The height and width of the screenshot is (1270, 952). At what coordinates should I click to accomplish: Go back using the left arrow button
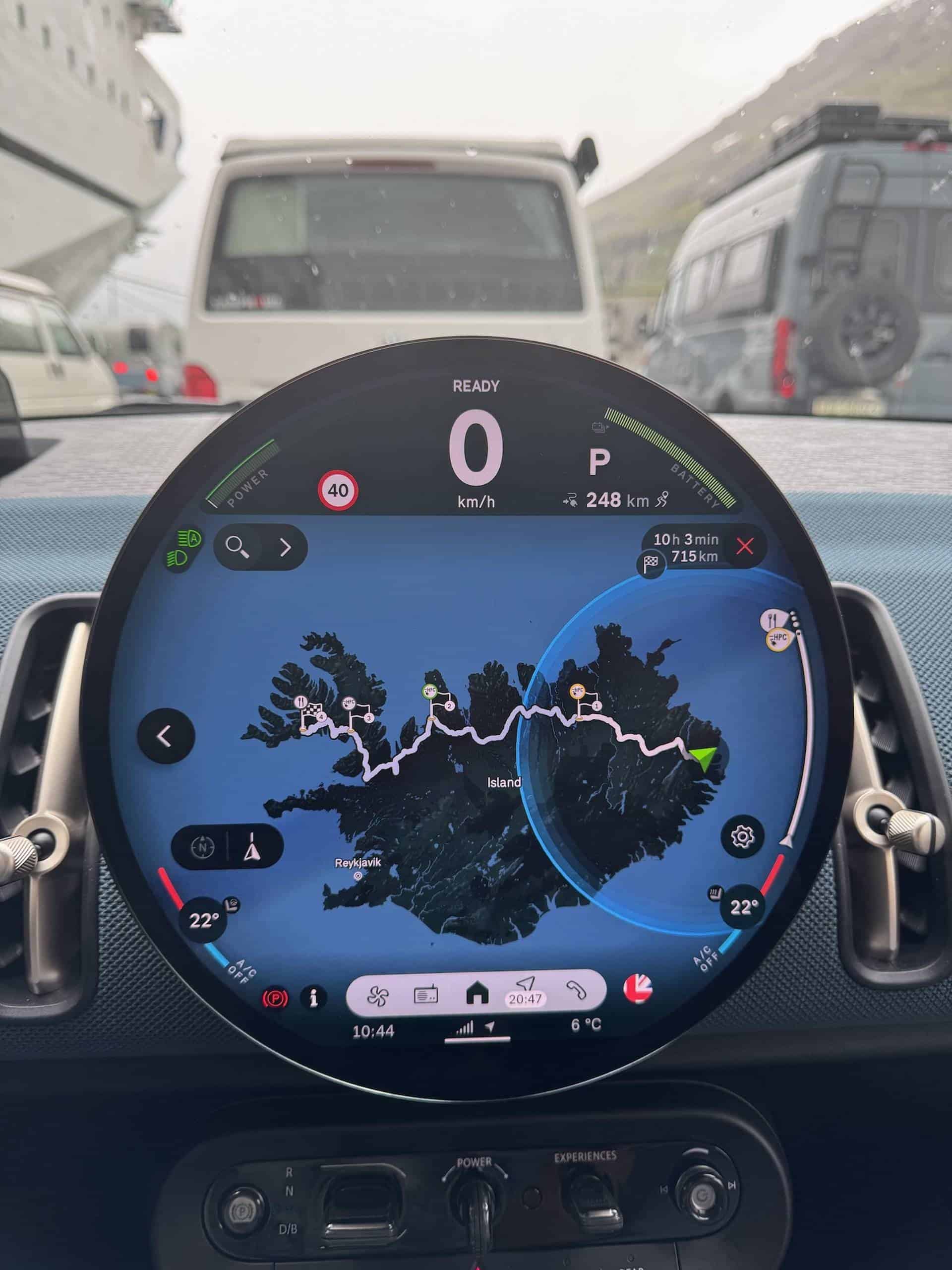pyautogui.click(x=165, y=736)
